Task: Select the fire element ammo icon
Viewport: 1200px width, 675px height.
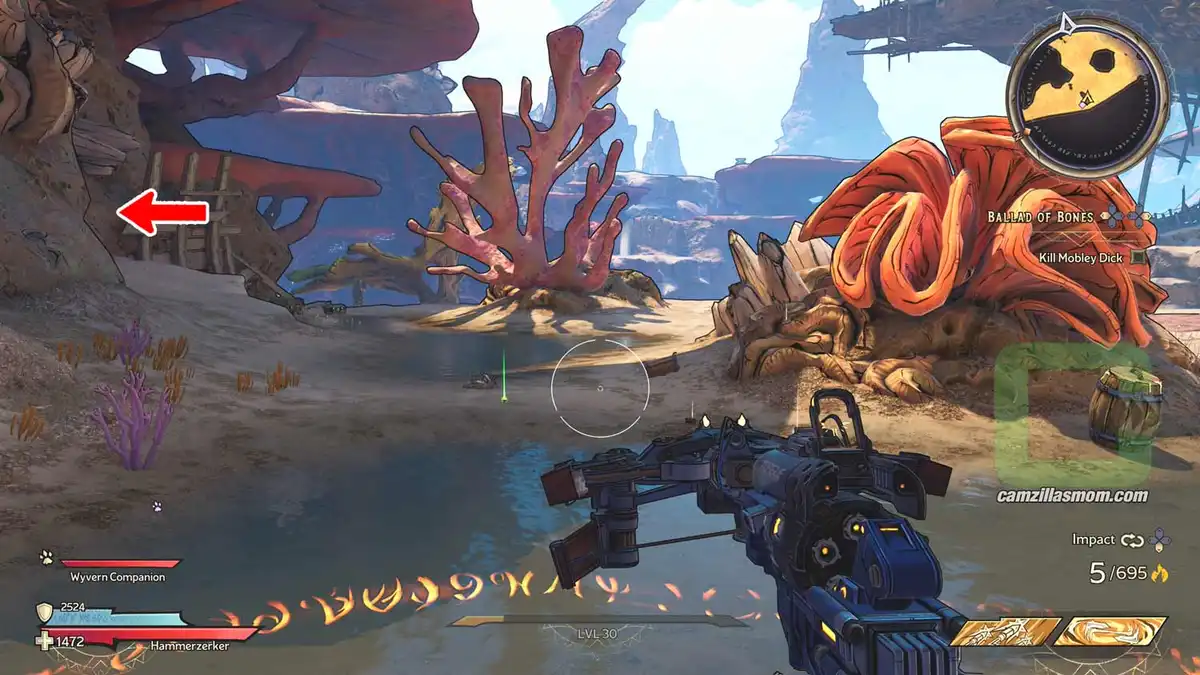Action: coord(1159,574)
